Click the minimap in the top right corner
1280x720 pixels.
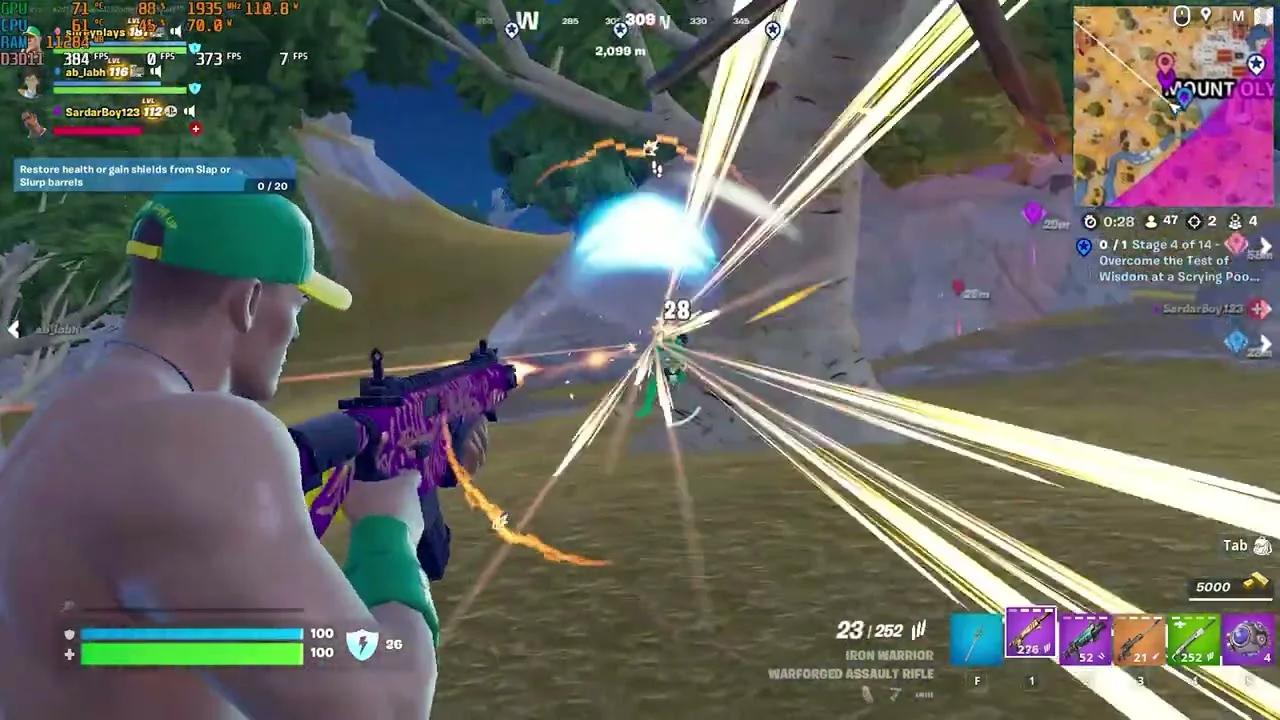point(1175,105)
